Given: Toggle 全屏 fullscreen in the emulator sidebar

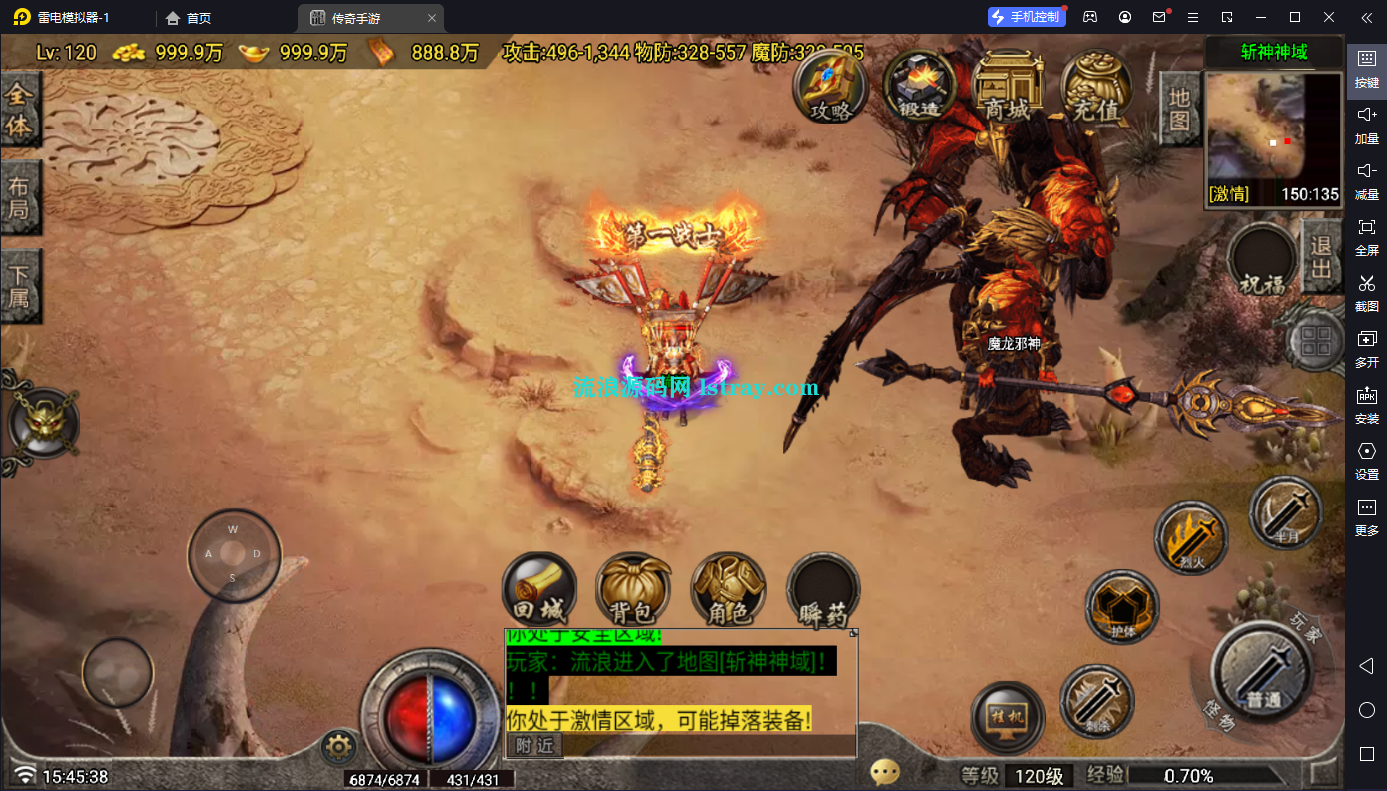Looking at the screenshot, I should point(1366,236).
